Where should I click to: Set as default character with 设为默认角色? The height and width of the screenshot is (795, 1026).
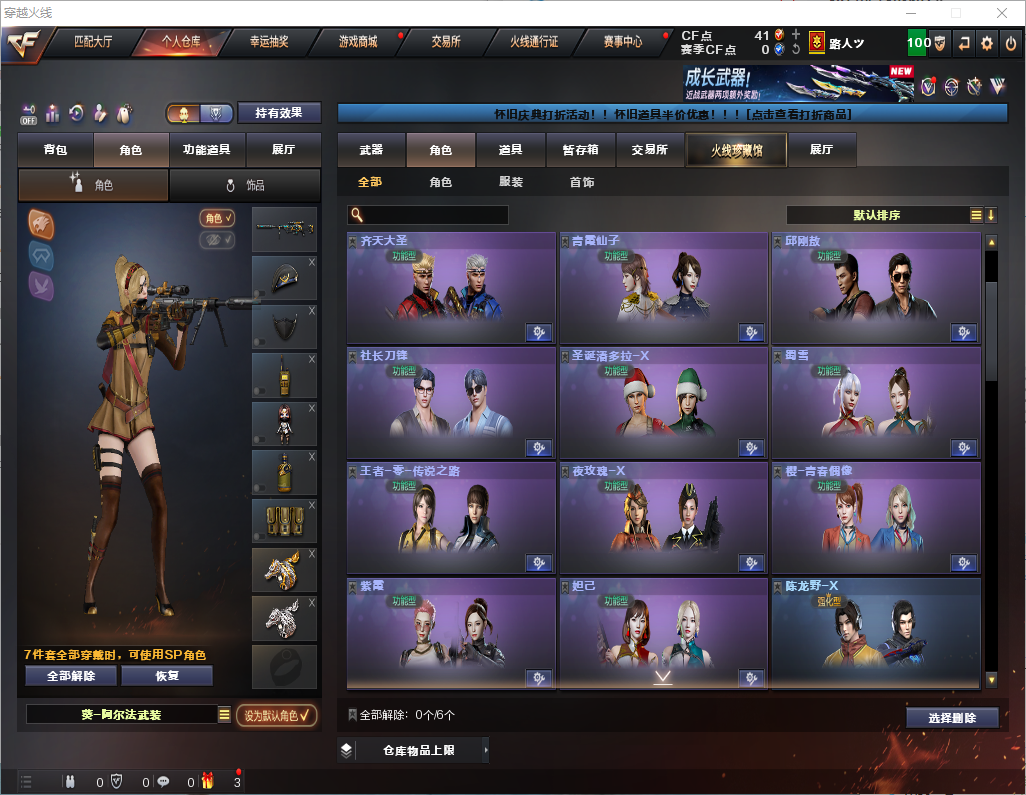(277, 715)
